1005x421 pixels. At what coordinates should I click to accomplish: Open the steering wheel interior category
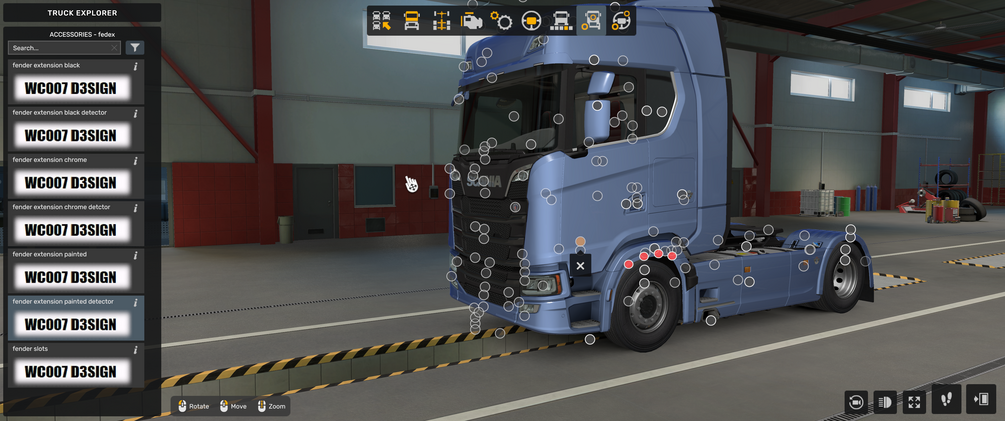pyautogui.click(x=531, y=21)
